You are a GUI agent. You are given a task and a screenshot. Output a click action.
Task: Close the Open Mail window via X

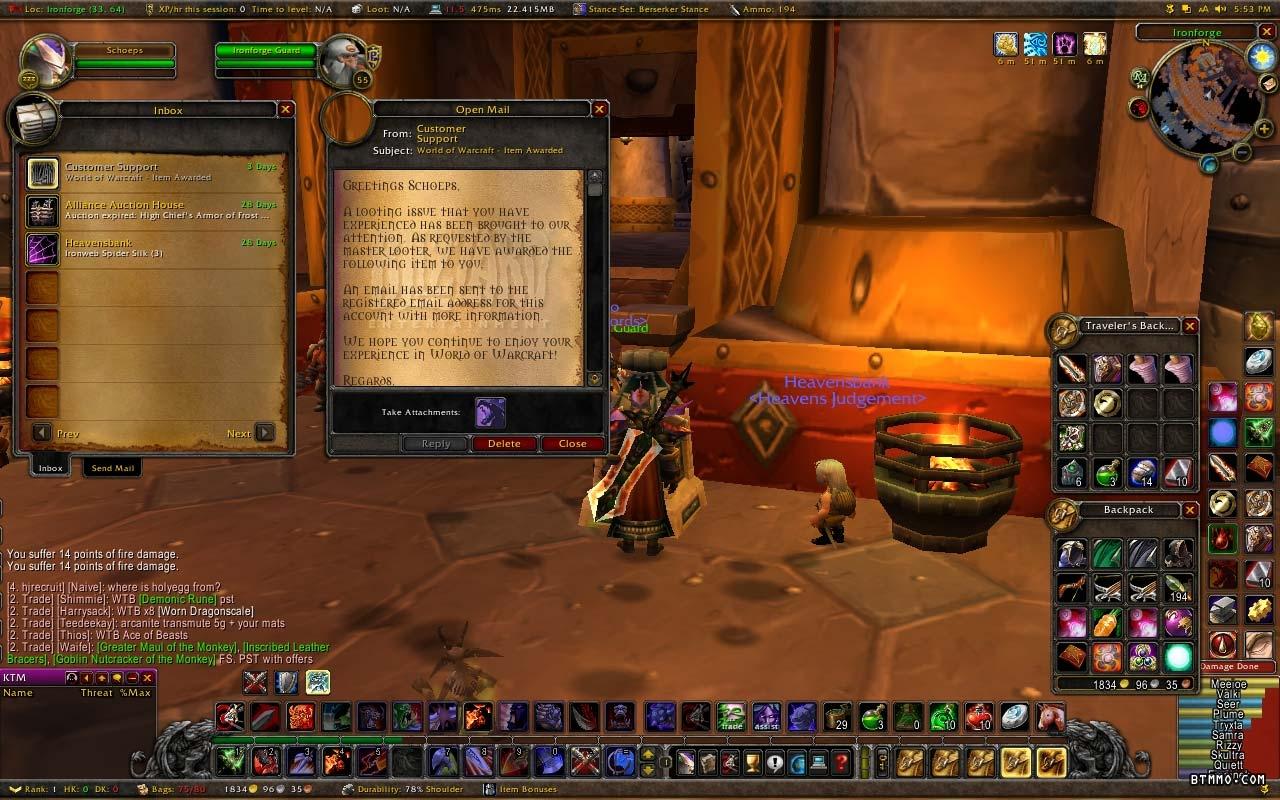click(x=600, y=110)
